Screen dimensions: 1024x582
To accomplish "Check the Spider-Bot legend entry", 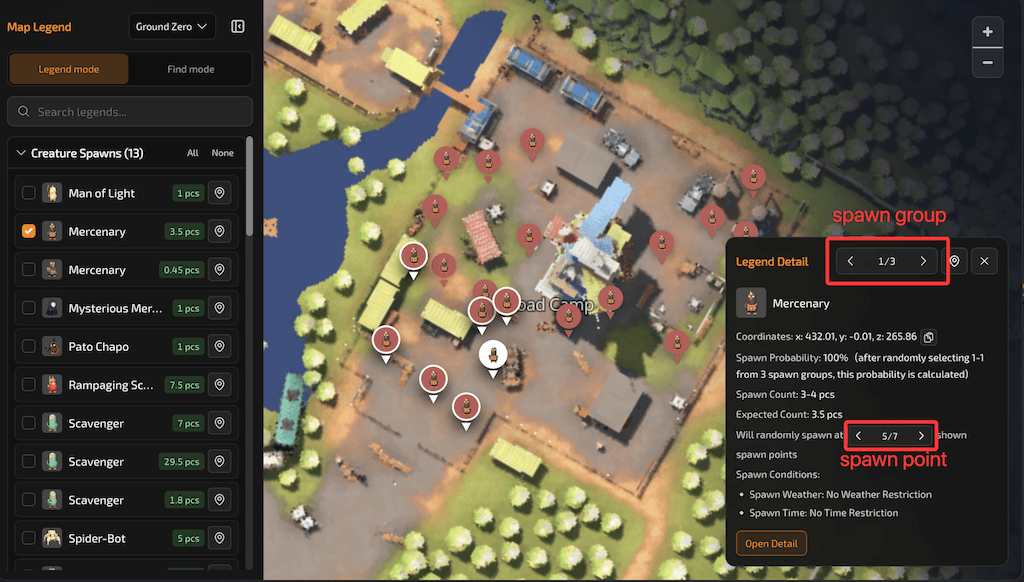I will pyautogui.click(x=29, y=539).
